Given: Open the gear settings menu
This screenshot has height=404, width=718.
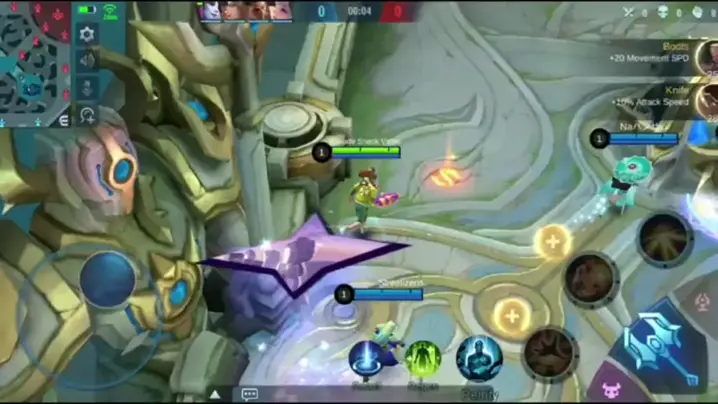Looking at the screenshot, I should tap(88, 34).
